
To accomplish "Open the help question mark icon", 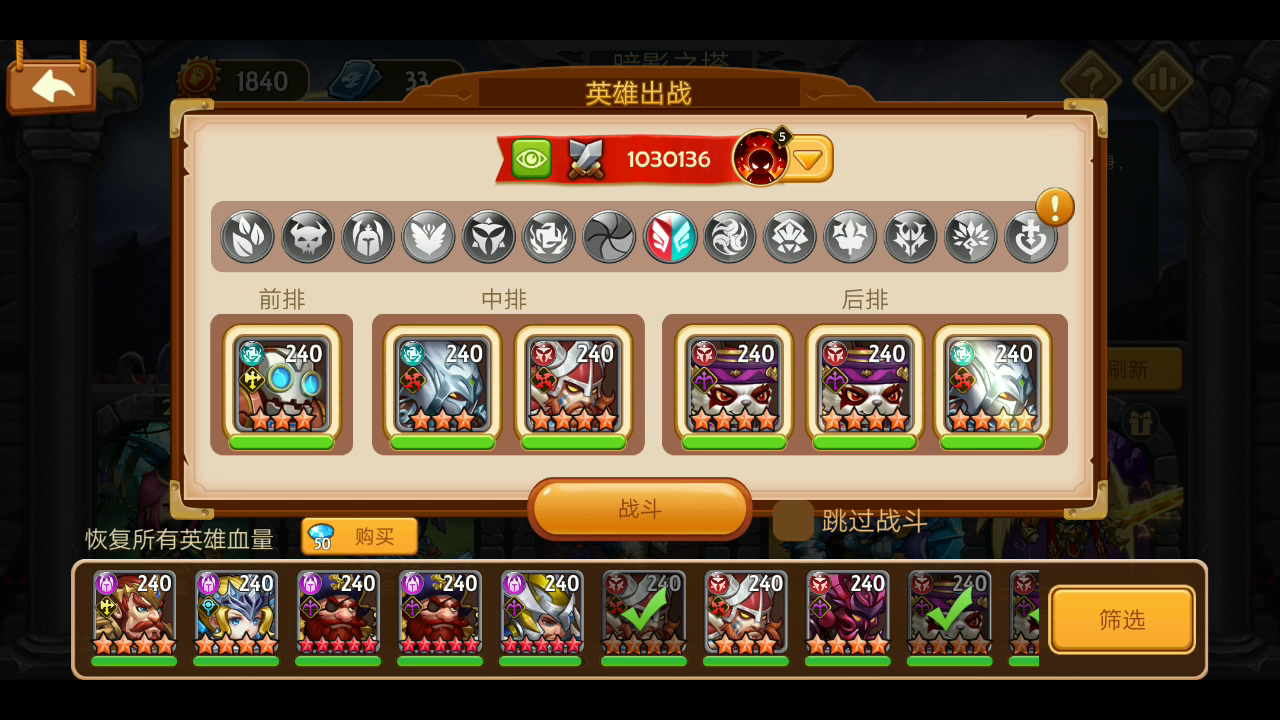I will (1092, 80).
